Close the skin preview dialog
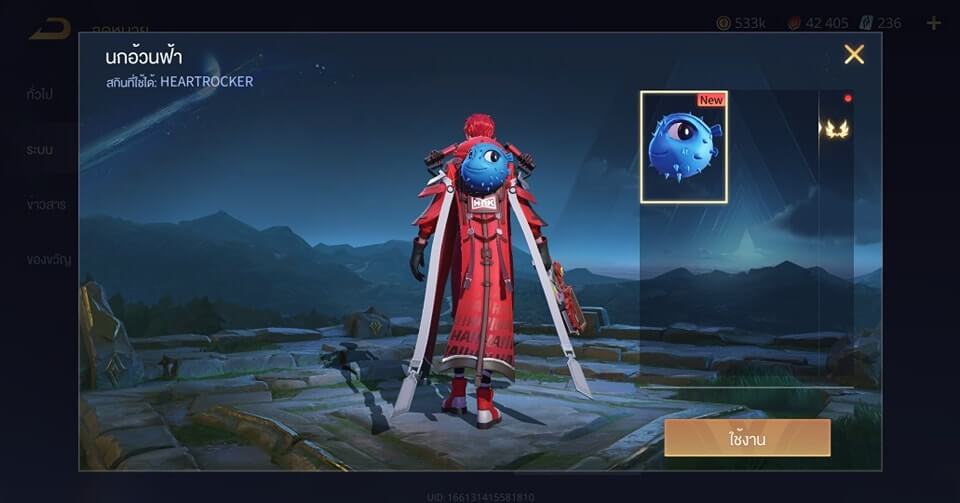 coord(854,55)
